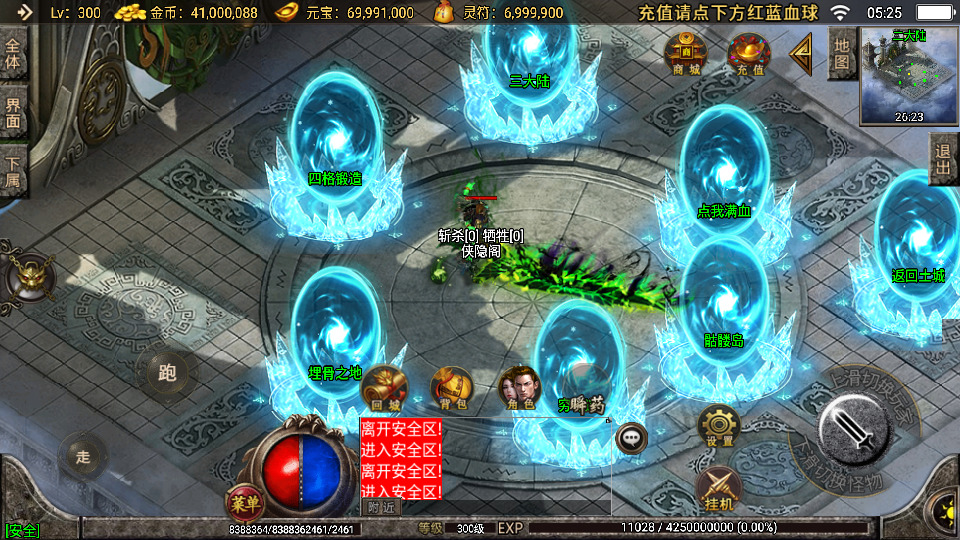Activate the 跑 run button
This screenshot has width=960, height=540.
(x=166, y=373)
